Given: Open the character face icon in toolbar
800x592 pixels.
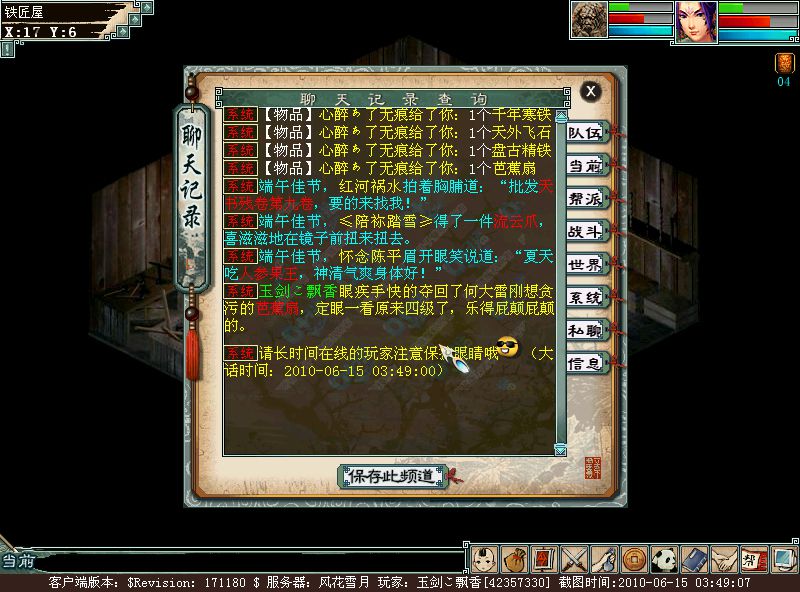Looking at the screenshot, I should click(x=483, y=557).
